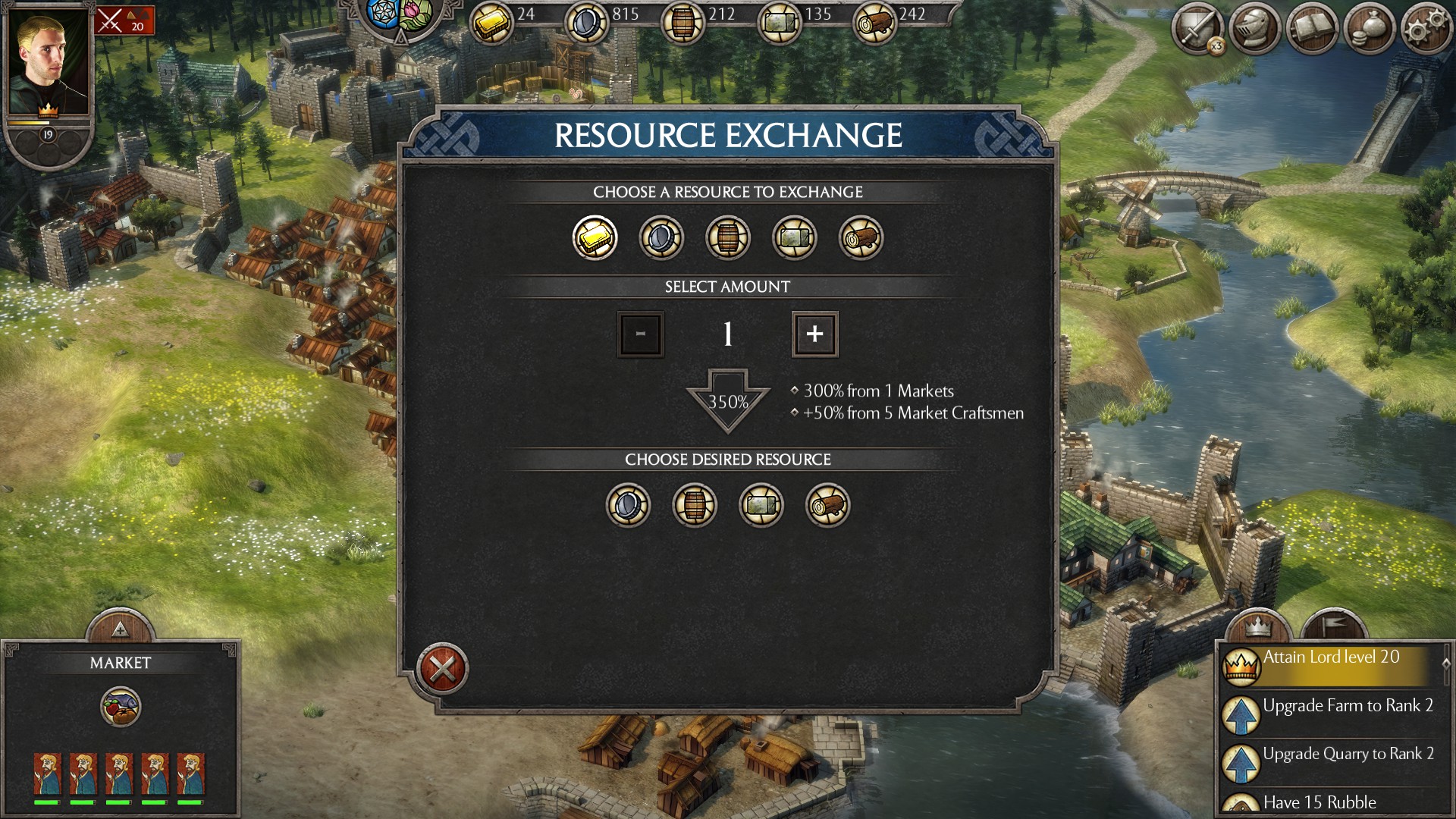Collapse the Market panel with the arrow above it
This screenshot has width=1456, height=819.
point(118,628)
